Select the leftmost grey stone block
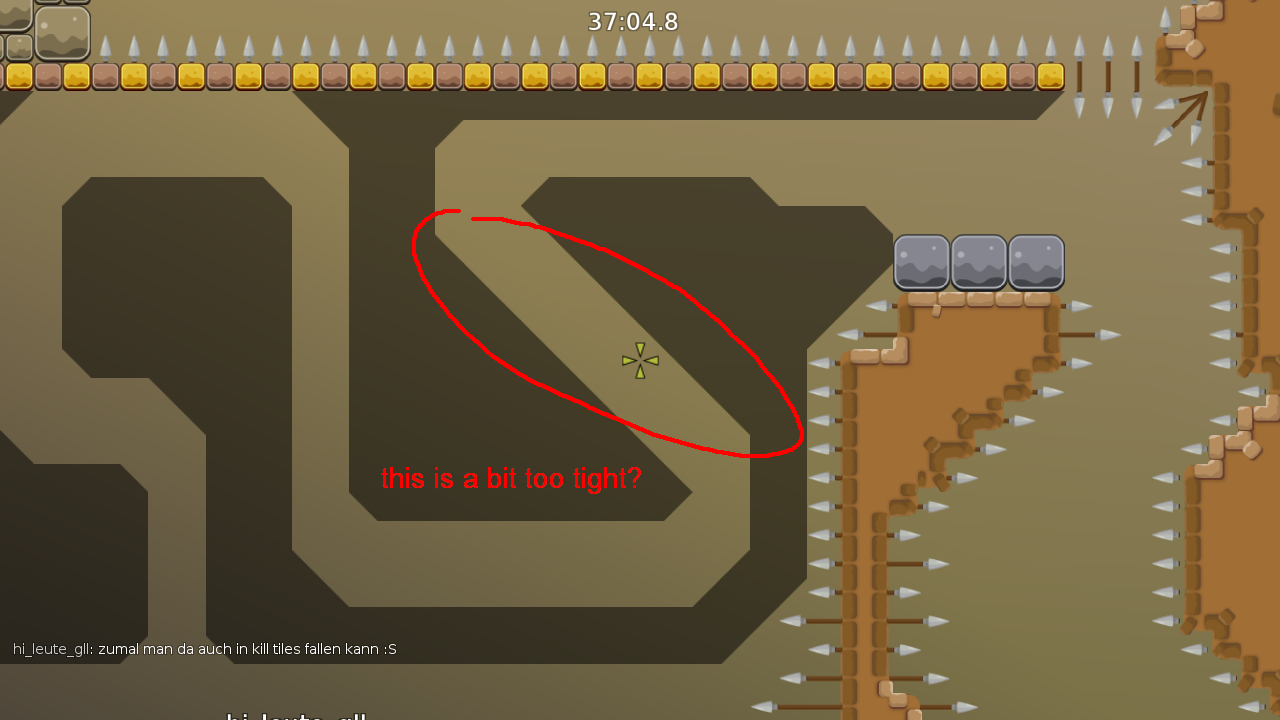This screenshot has height=720, width=1280. click(x=921, y=263)
